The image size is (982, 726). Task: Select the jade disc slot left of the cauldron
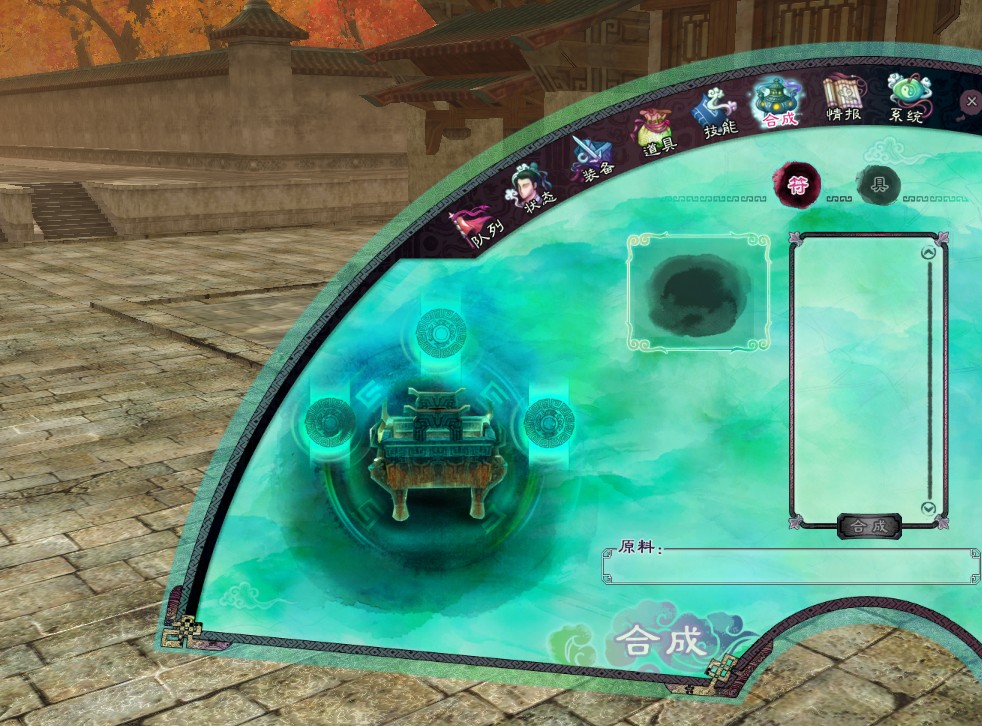[330, 421]
